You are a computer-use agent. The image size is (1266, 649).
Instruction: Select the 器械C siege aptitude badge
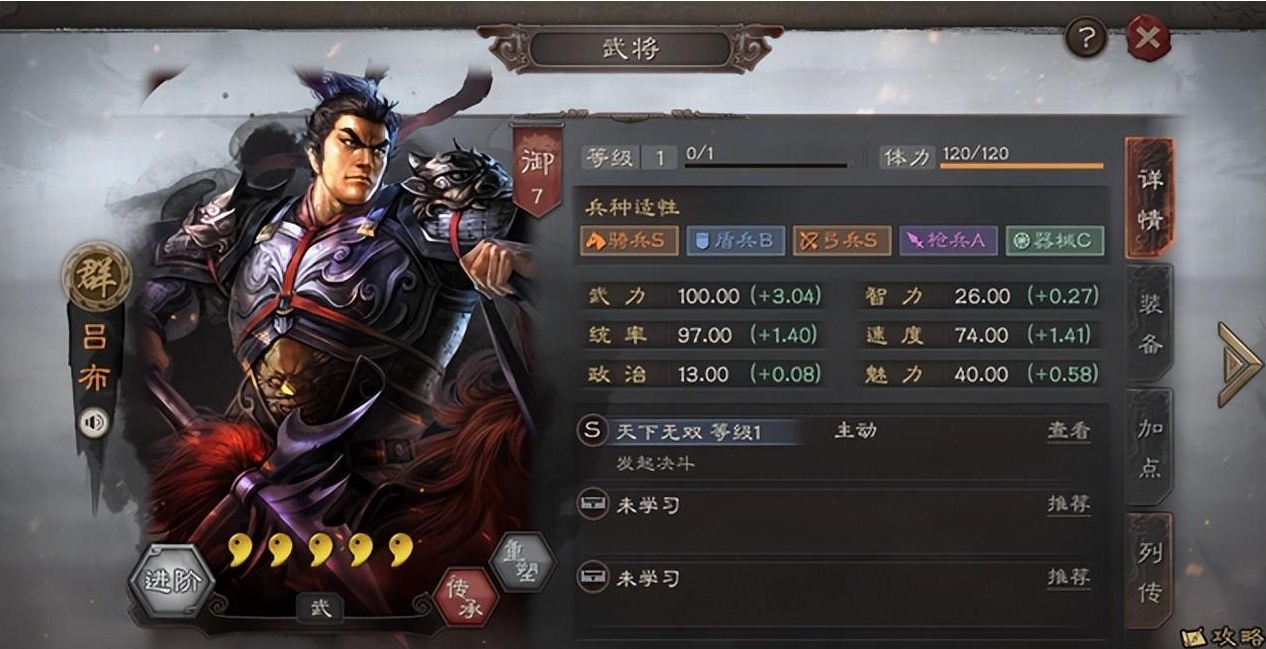tap(1054, 240)
